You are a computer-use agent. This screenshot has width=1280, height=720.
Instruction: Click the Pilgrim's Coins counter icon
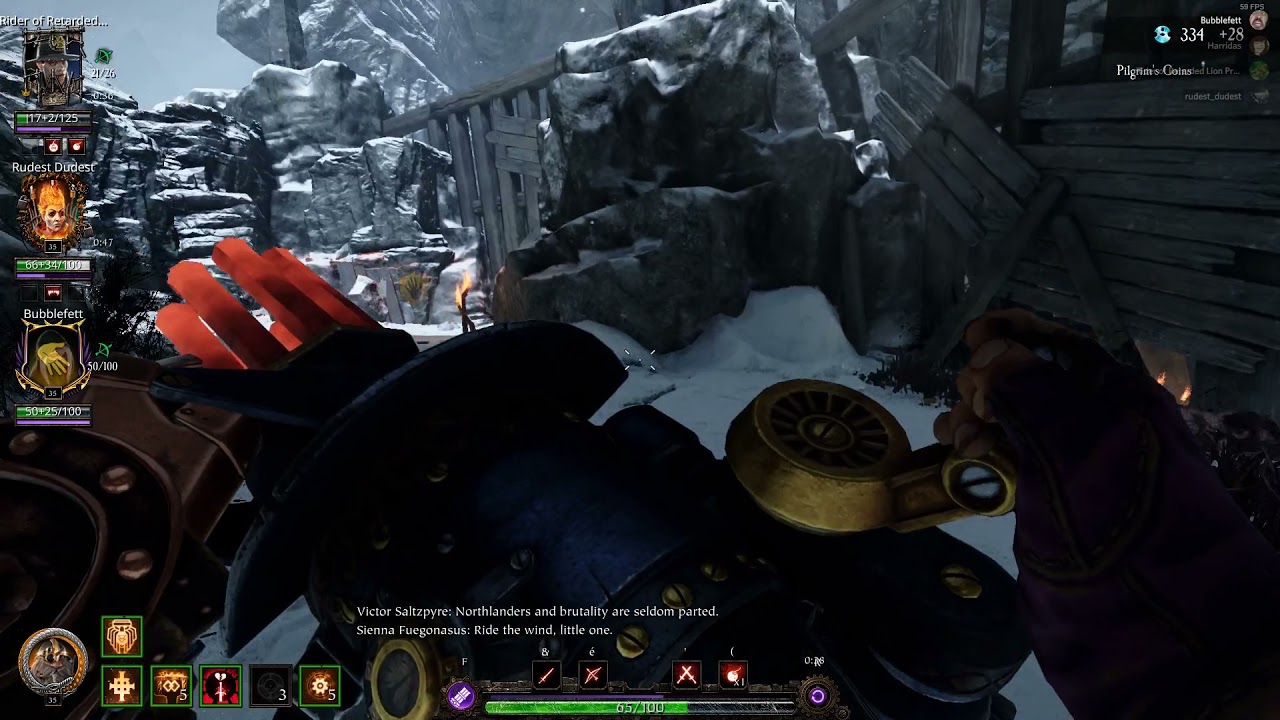pos(1162,35)
